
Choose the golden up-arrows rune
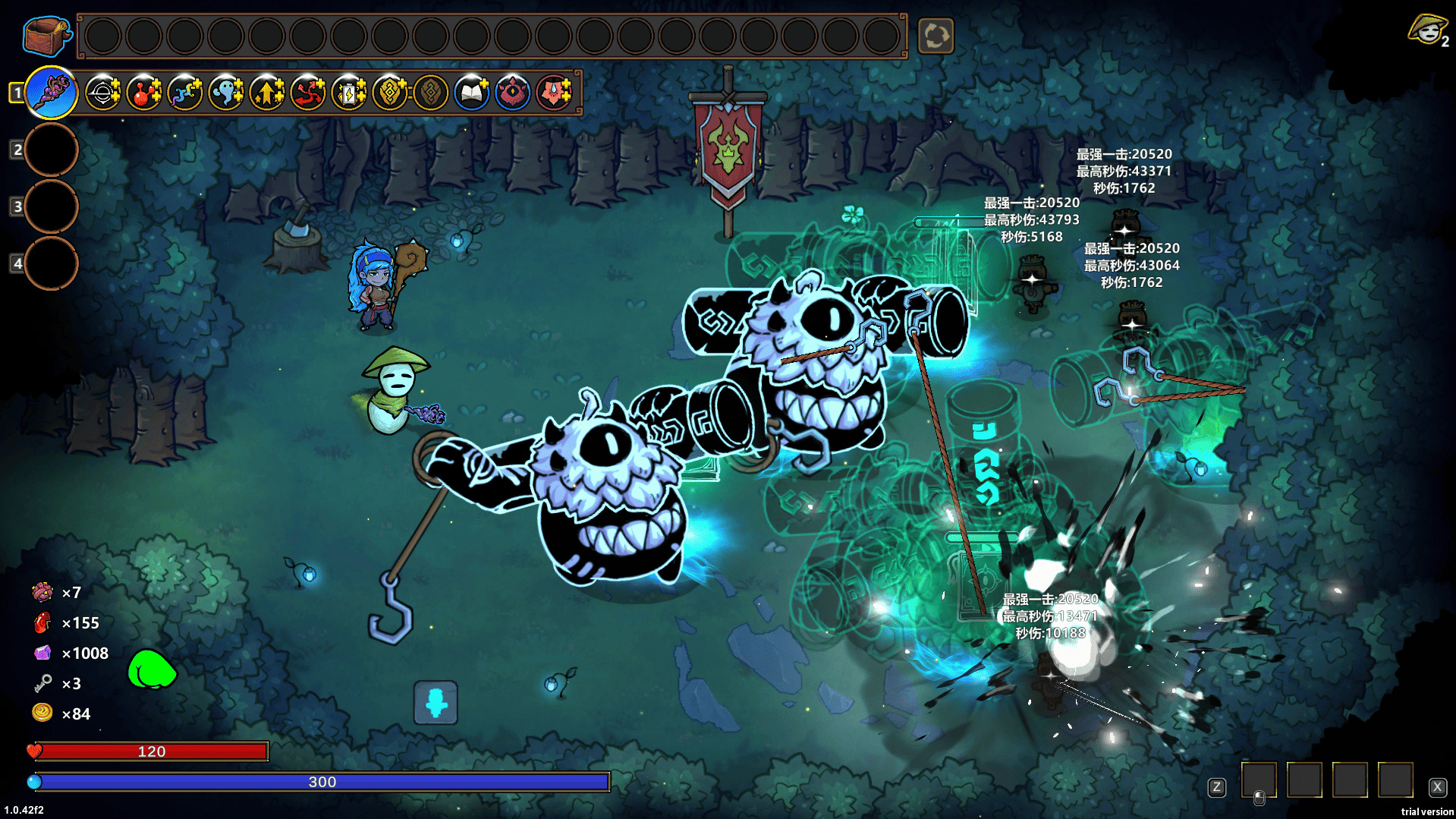pos(267,93)
